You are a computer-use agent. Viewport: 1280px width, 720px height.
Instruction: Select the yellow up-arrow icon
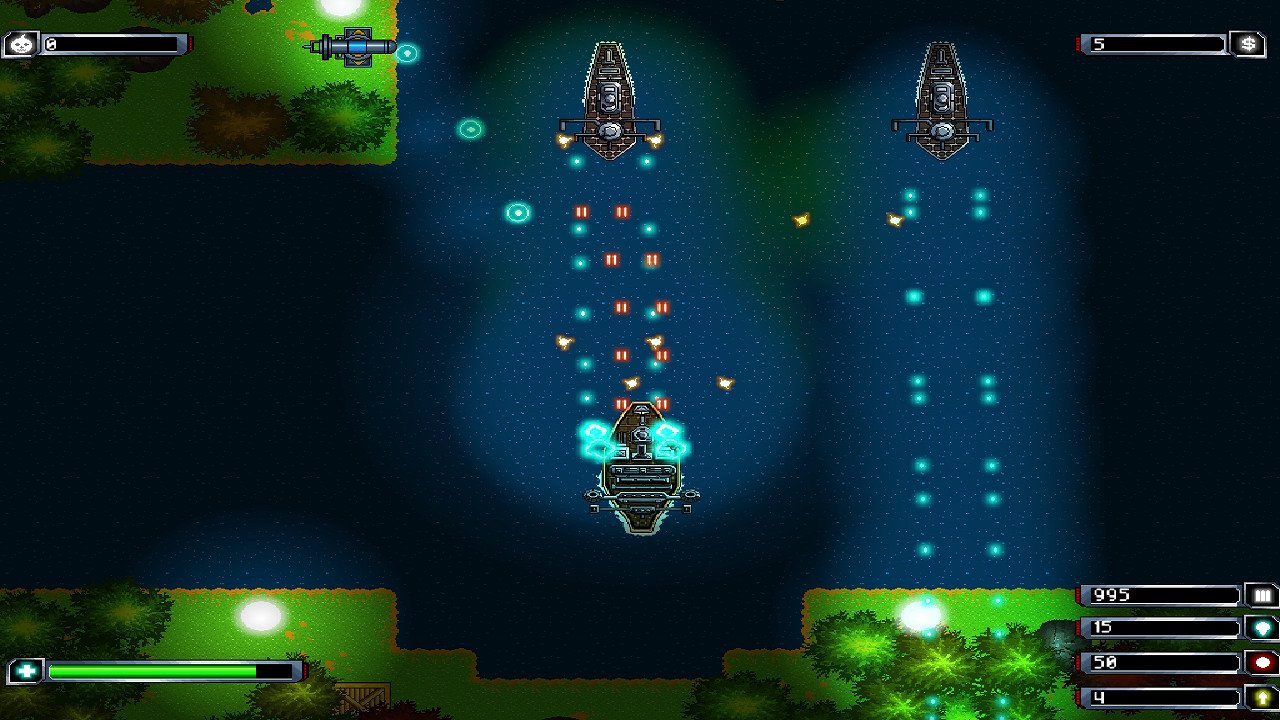1262,696
